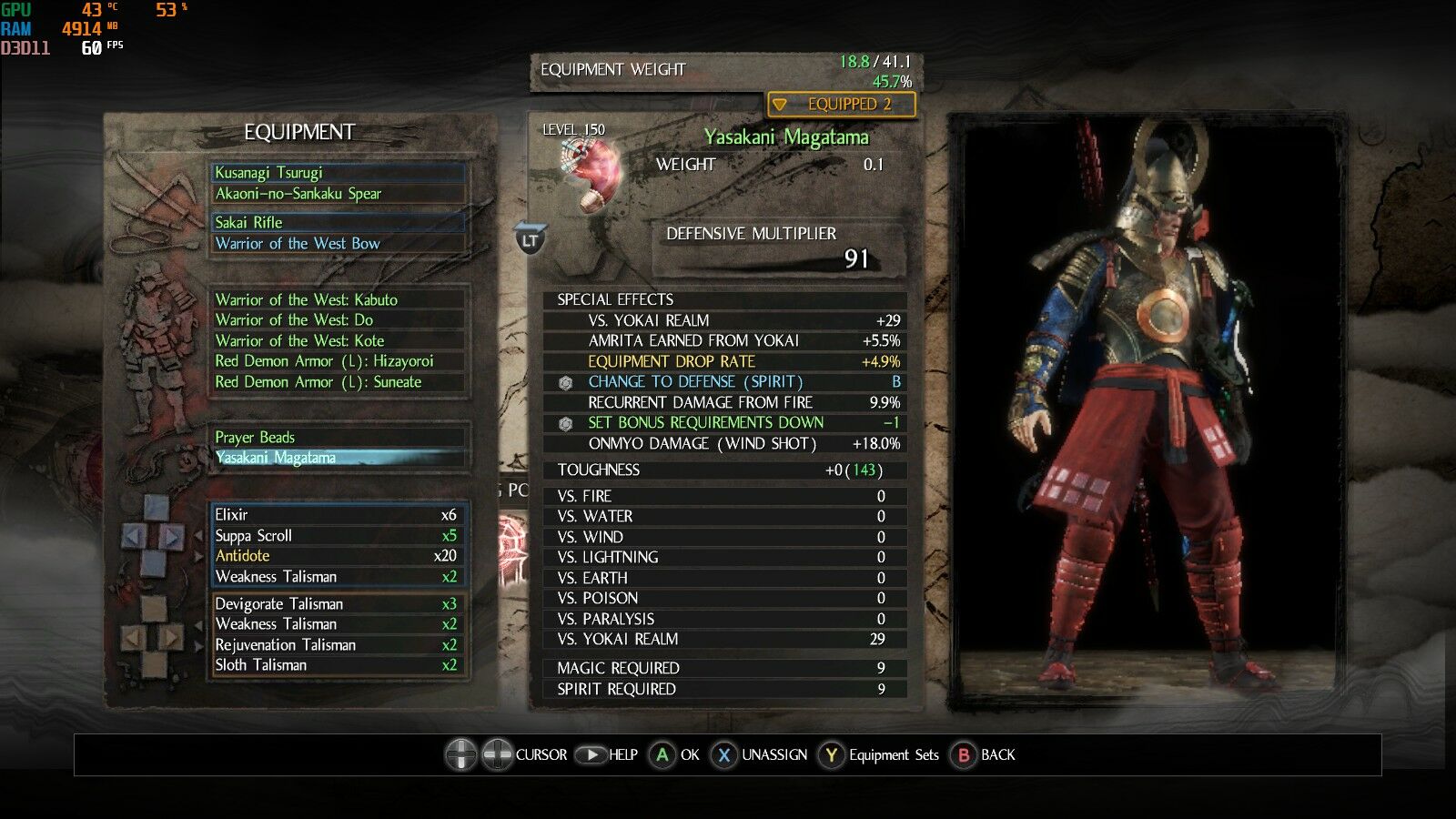Choose the Akaoni-no-Sankaku Spear slot
This screenshot has width=1456, height=819.
(x=338, y=194)
